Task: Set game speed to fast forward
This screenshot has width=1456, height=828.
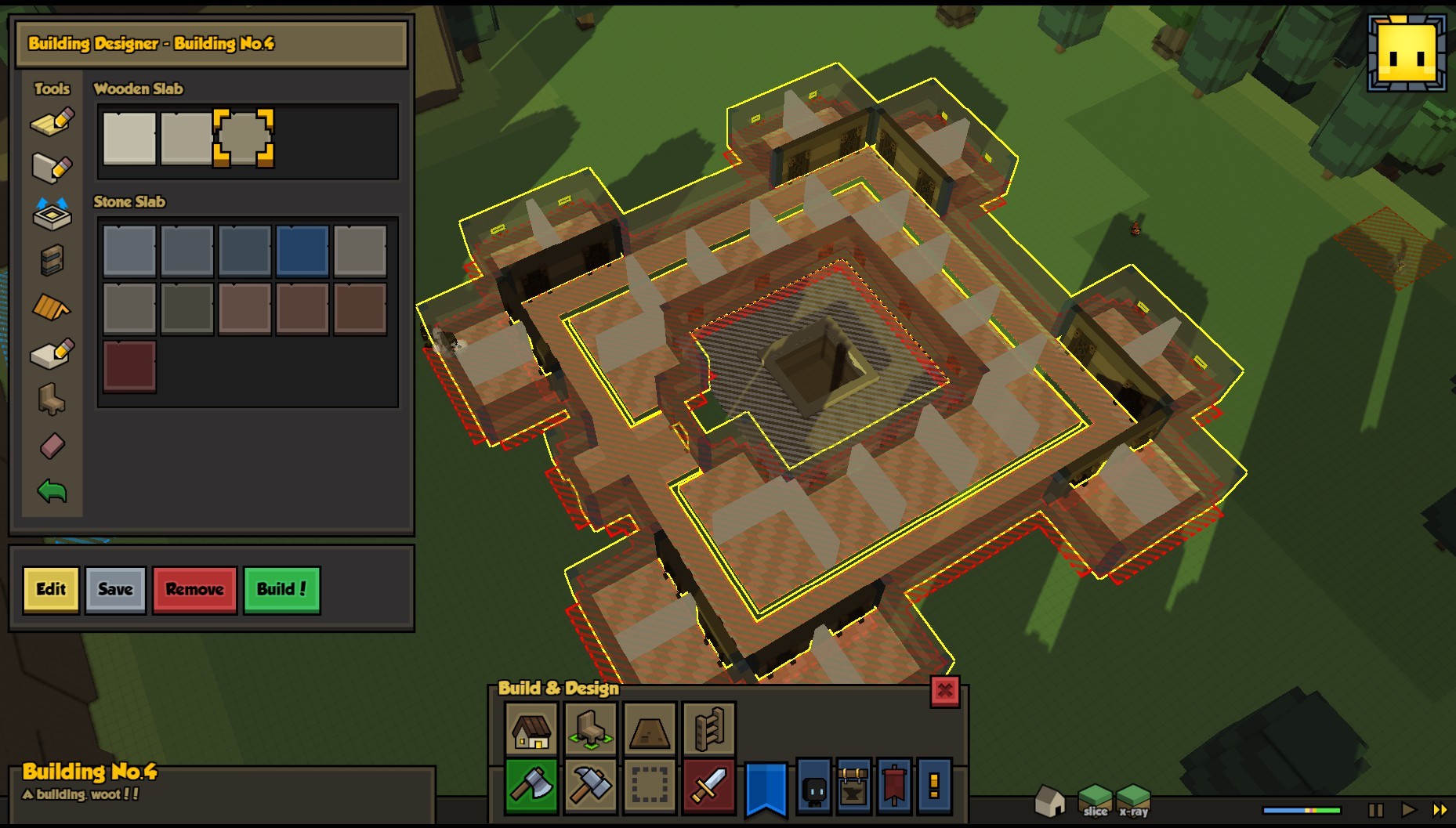Action: [1440, 810]
